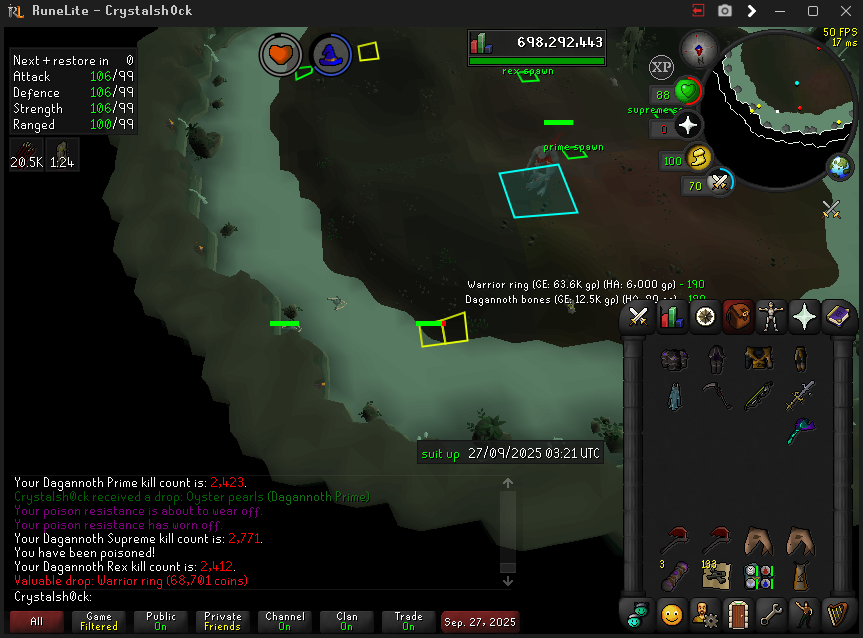Open the harp Music Player tab
863x638 pixels.
point(836,612)
